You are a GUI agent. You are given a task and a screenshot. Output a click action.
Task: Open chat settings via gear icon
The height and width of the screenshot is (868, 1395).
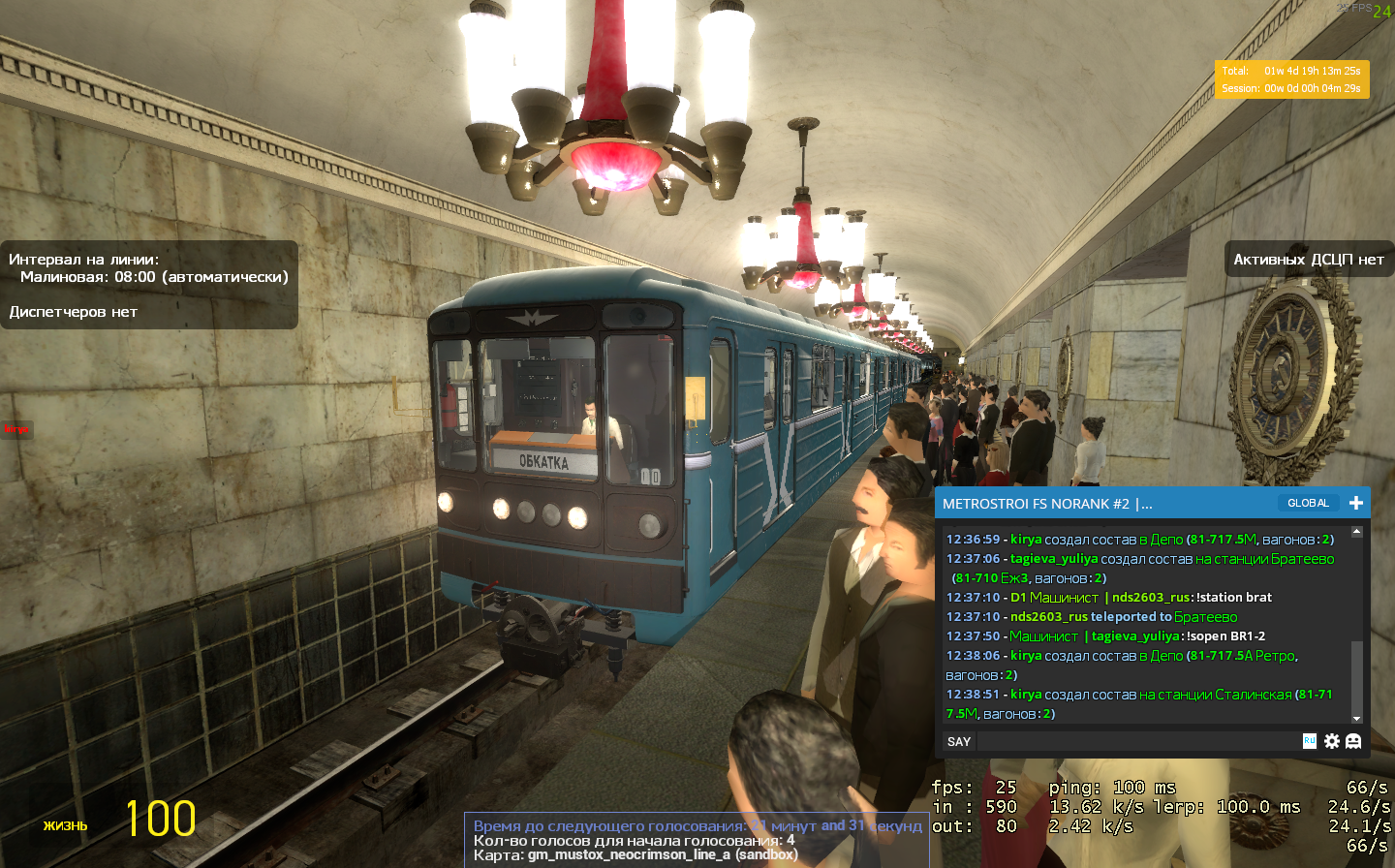(1332, 741)
